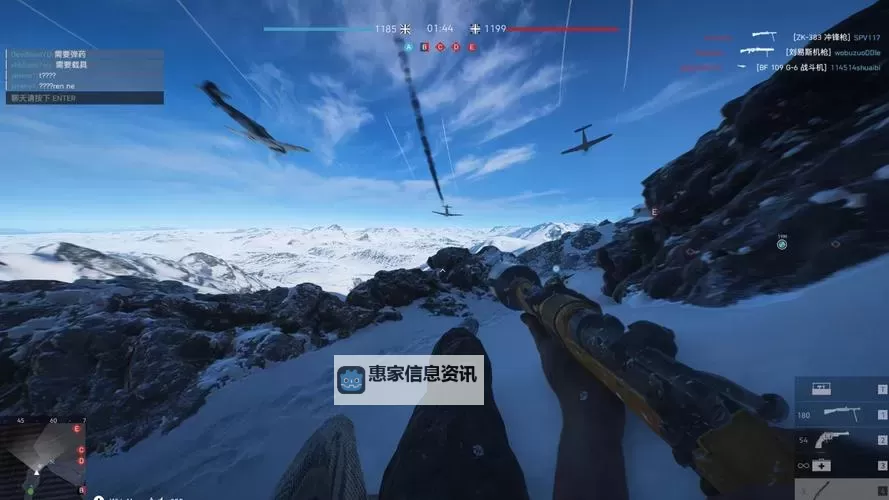Click the 惠家信息资讯 watermark logo
The image size is (889, 500).
[x=408, y=379]
